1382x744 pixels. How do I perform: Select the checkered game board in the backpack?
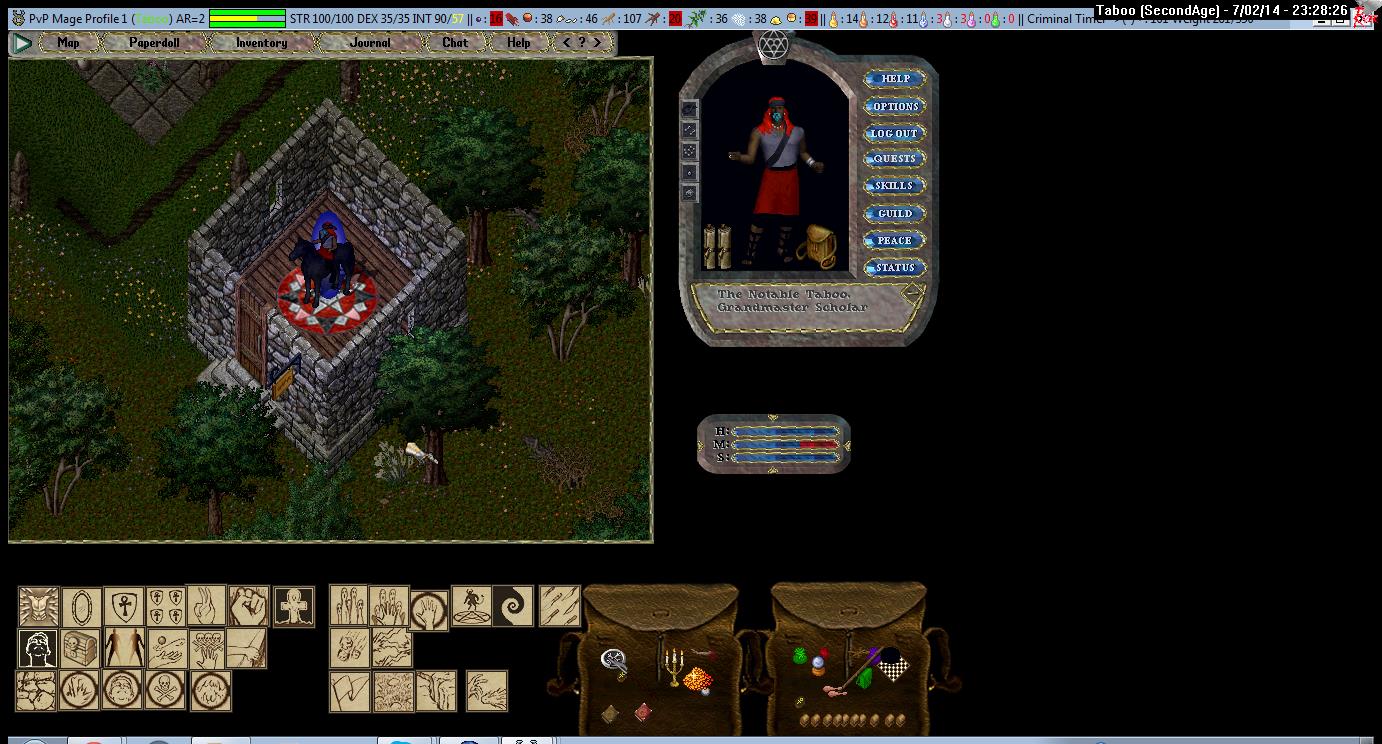tap(889, 665)
